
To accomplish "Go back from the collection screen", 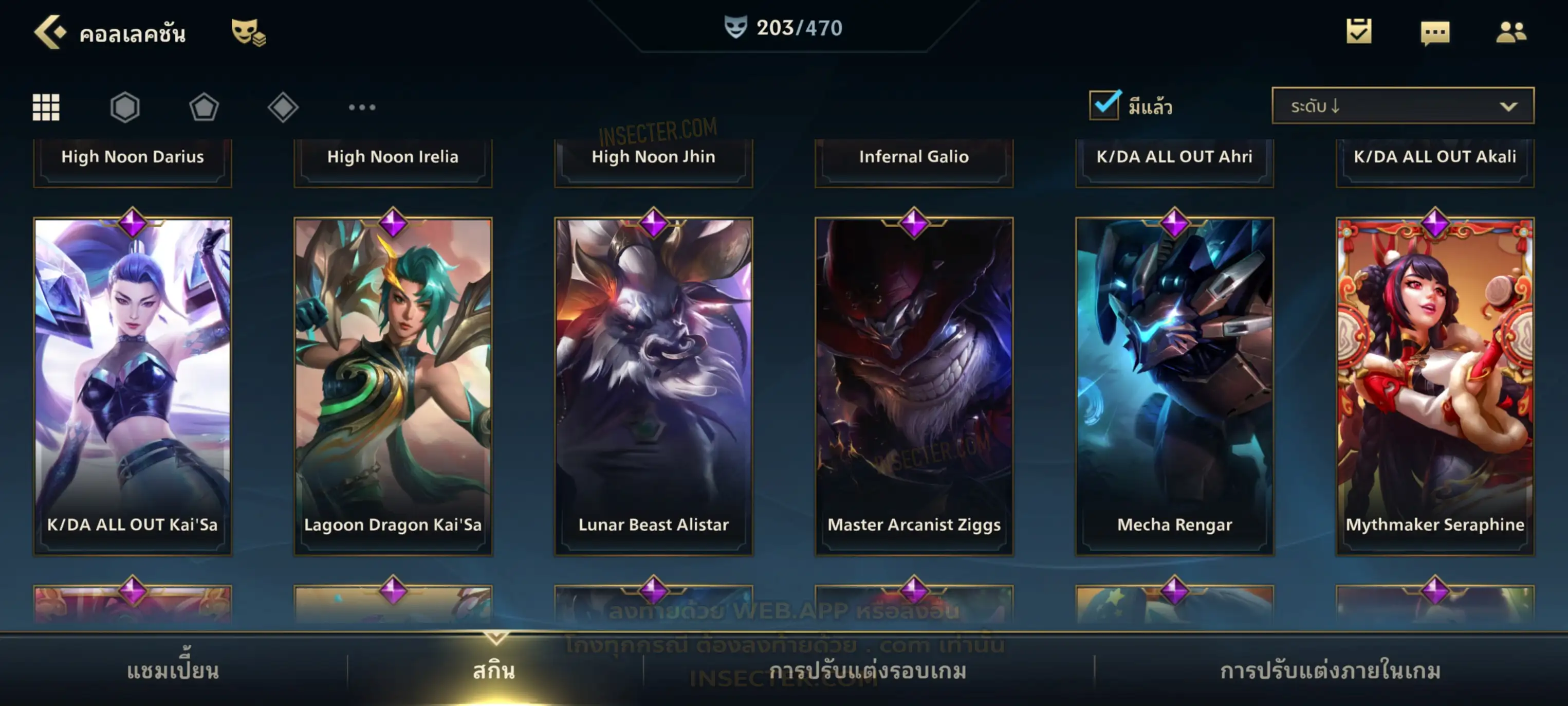I will pos(49,32).
